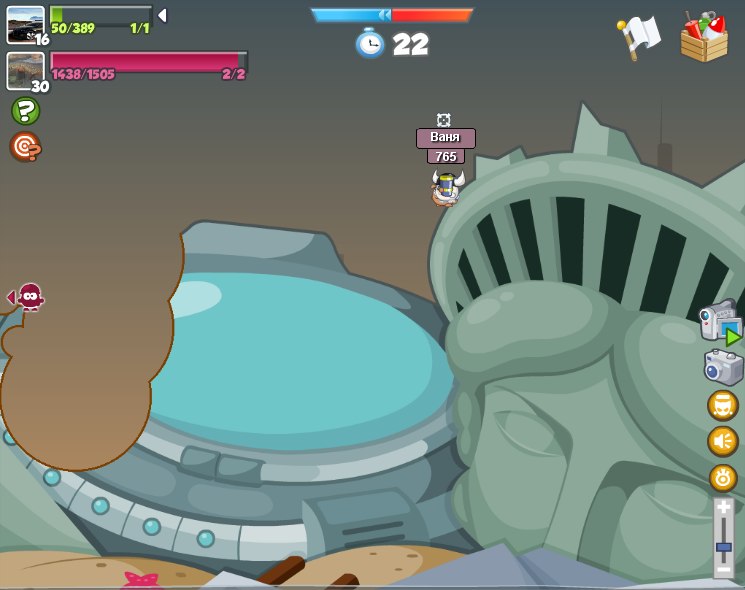Click the white surrender flag
Image resolution: width=745 pixels, height=590 pixels.
point(639,38)
